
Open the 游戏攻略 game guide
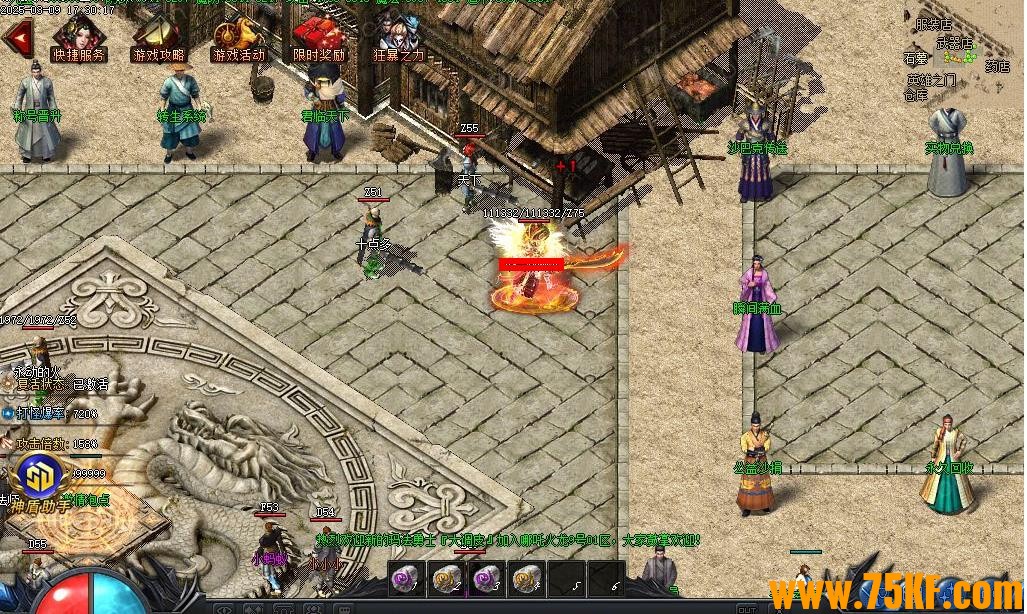(x=158, y=40)
